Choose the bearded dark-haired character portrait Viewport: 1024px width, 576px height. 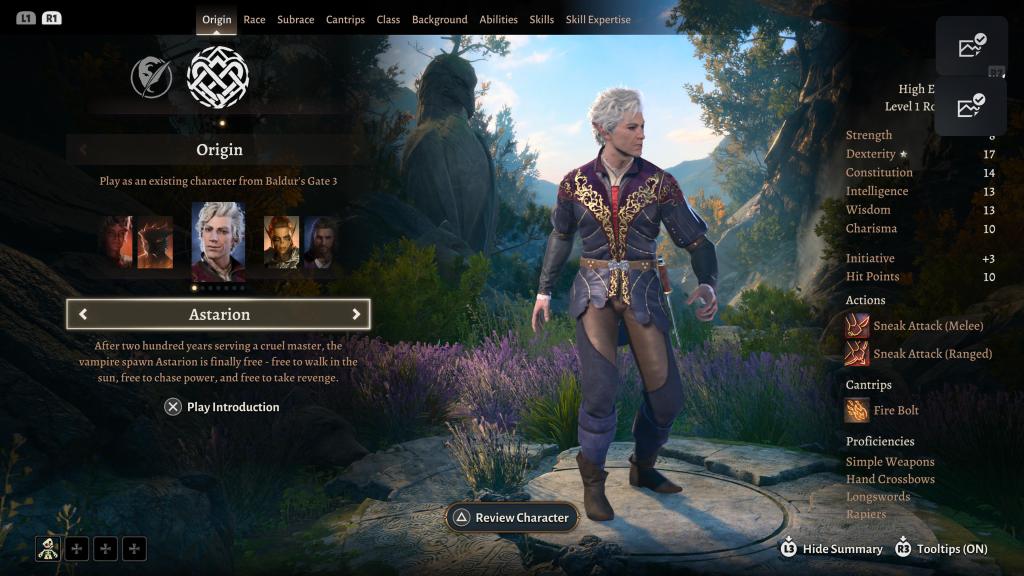[x=321, y=242]
